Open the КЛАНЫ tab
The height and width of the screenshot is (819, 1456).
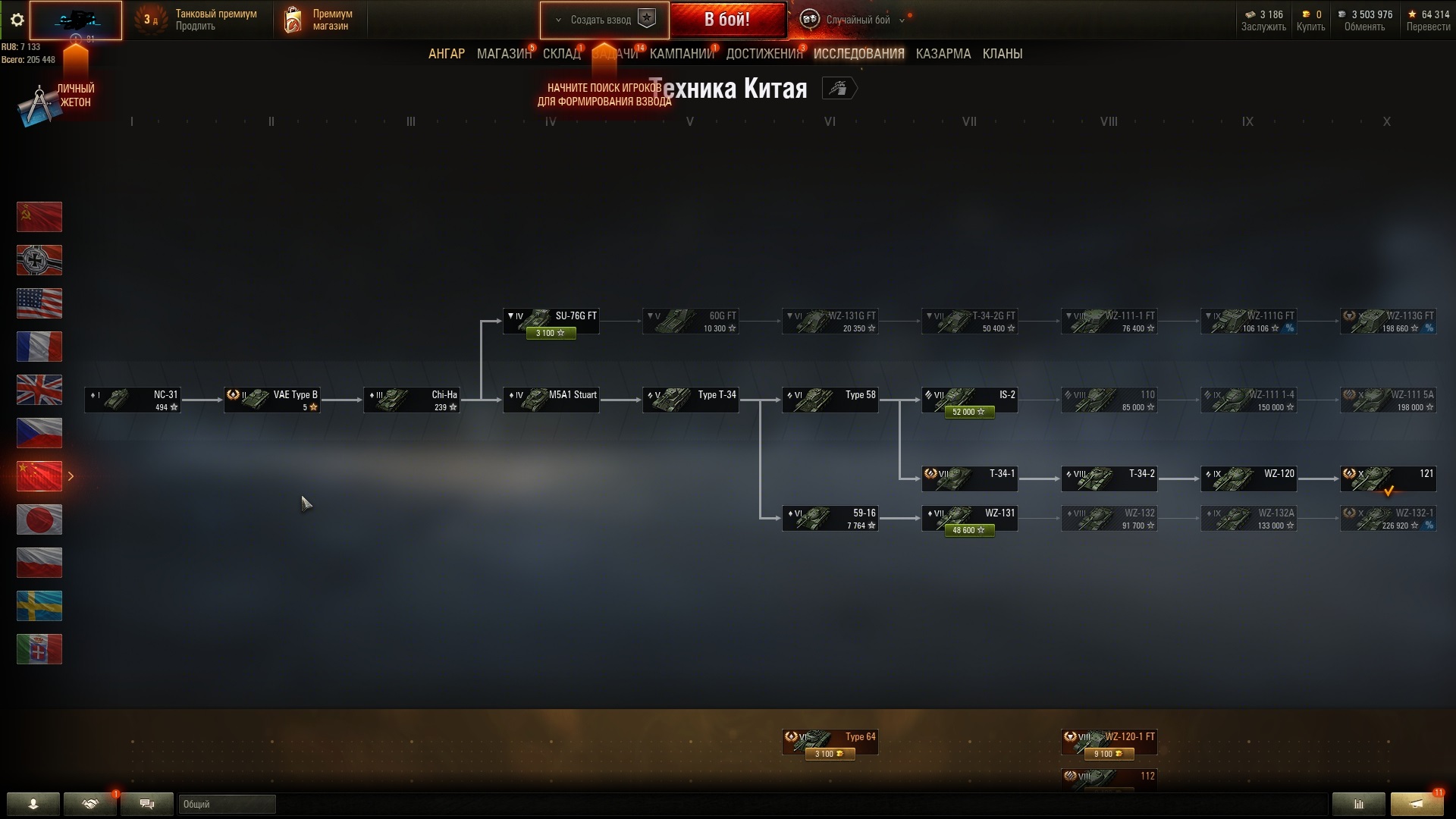point(1002,54)
